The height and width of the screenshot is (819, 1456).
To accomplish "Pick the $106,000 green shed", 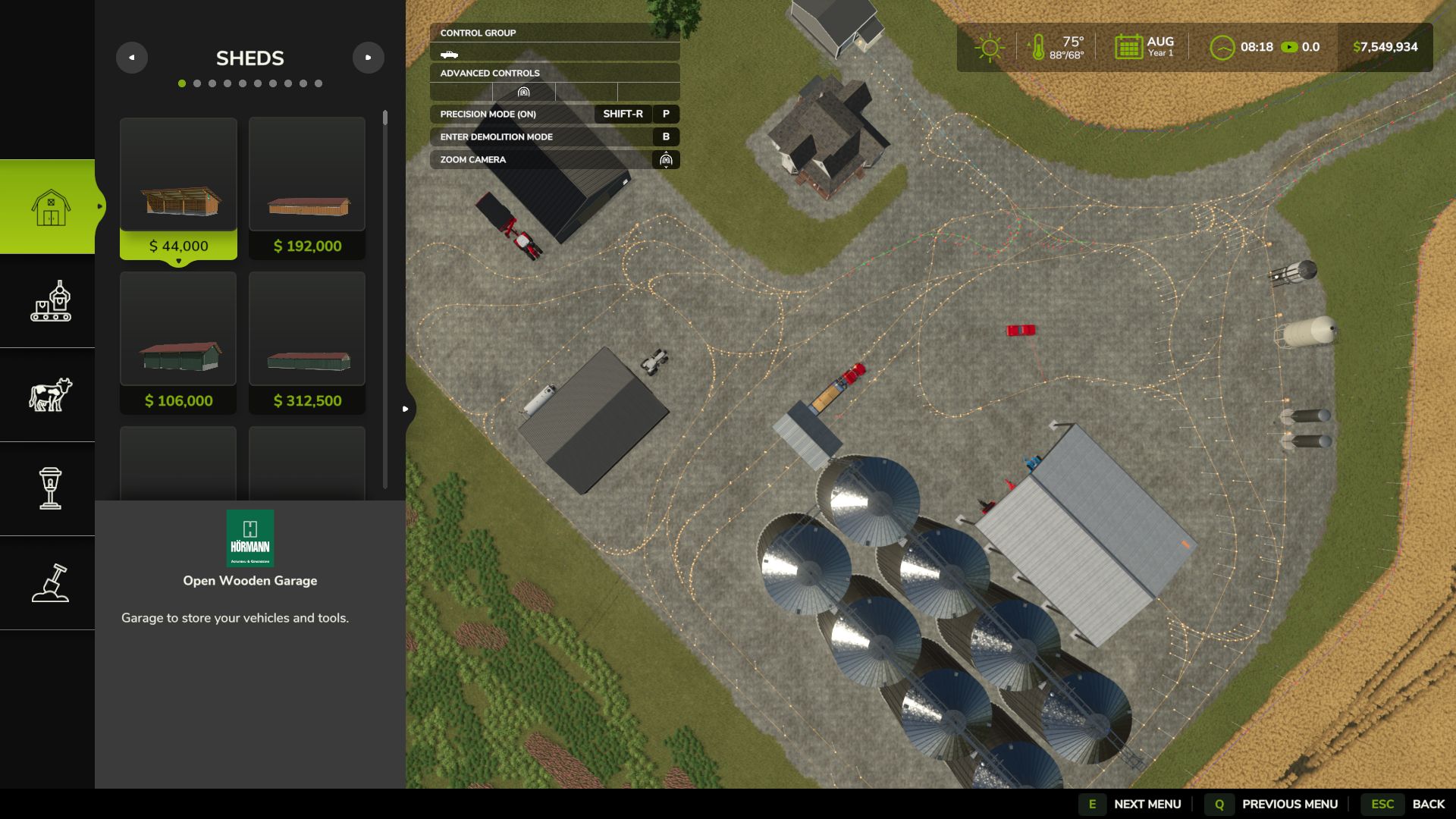I will [178, 343].
